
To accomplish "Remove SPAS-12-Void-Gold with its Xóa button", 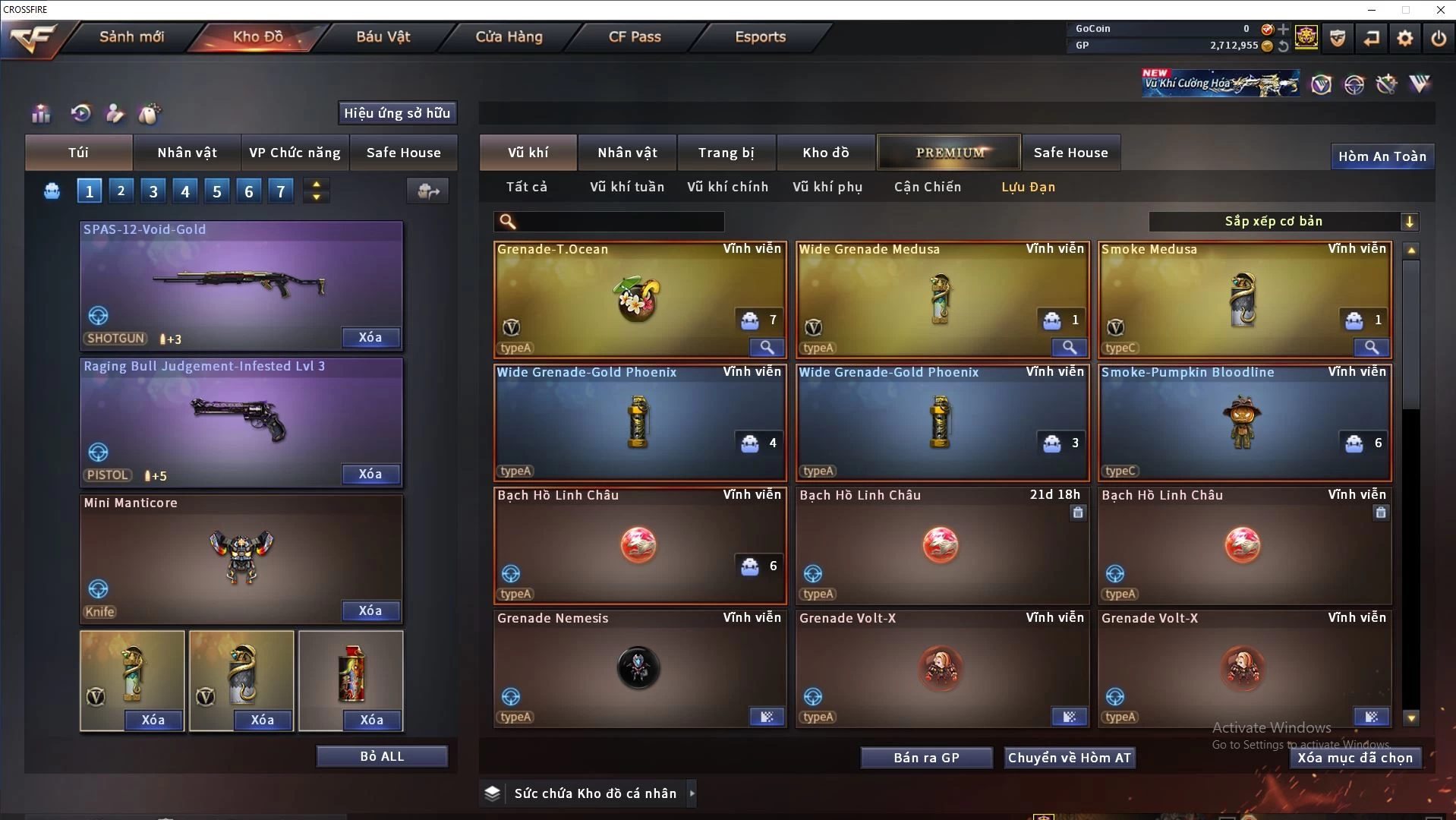I will [370, 337].
